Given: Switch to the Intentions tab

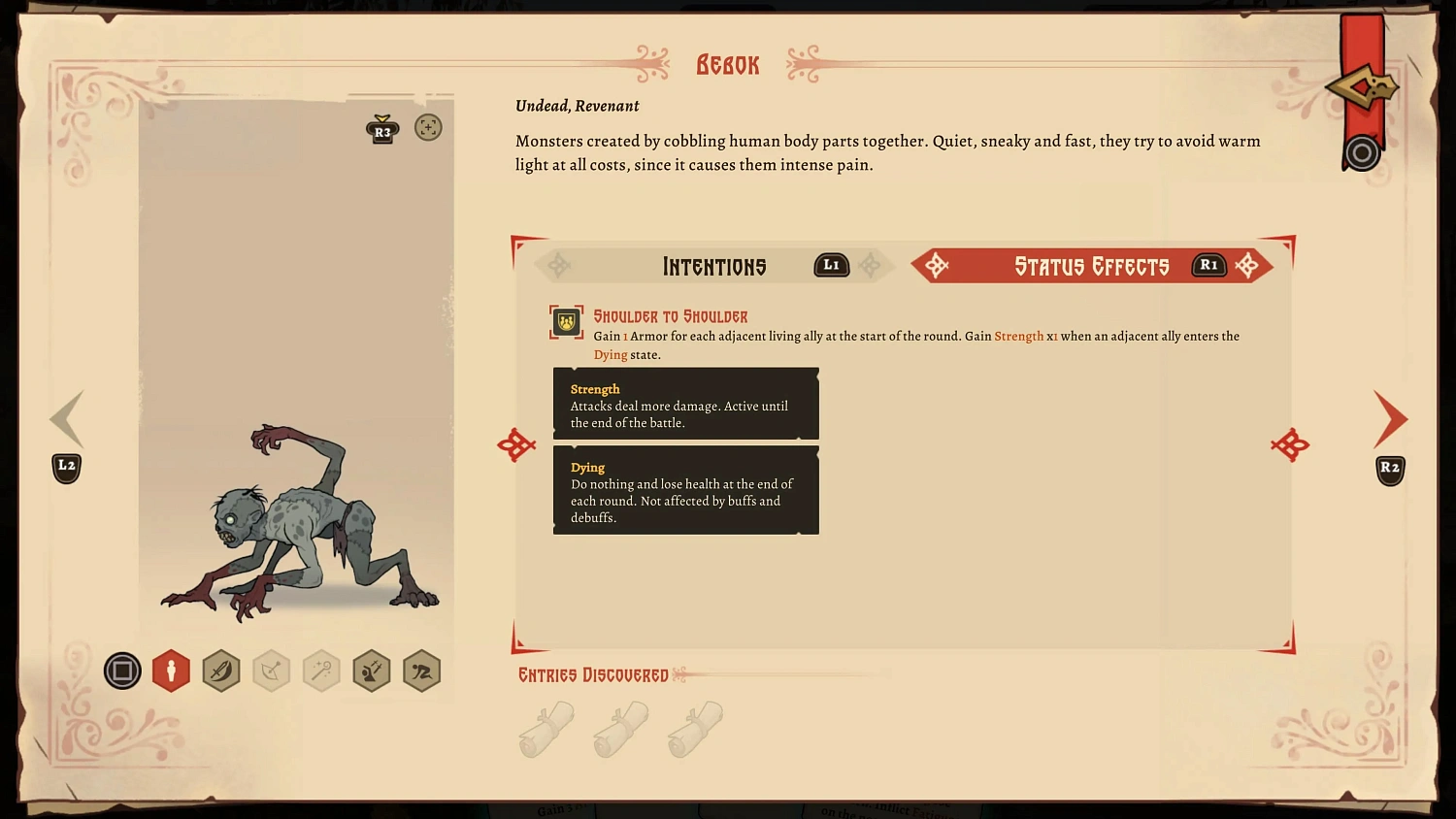Looking at the screenshot, I should tap(714, 266).
